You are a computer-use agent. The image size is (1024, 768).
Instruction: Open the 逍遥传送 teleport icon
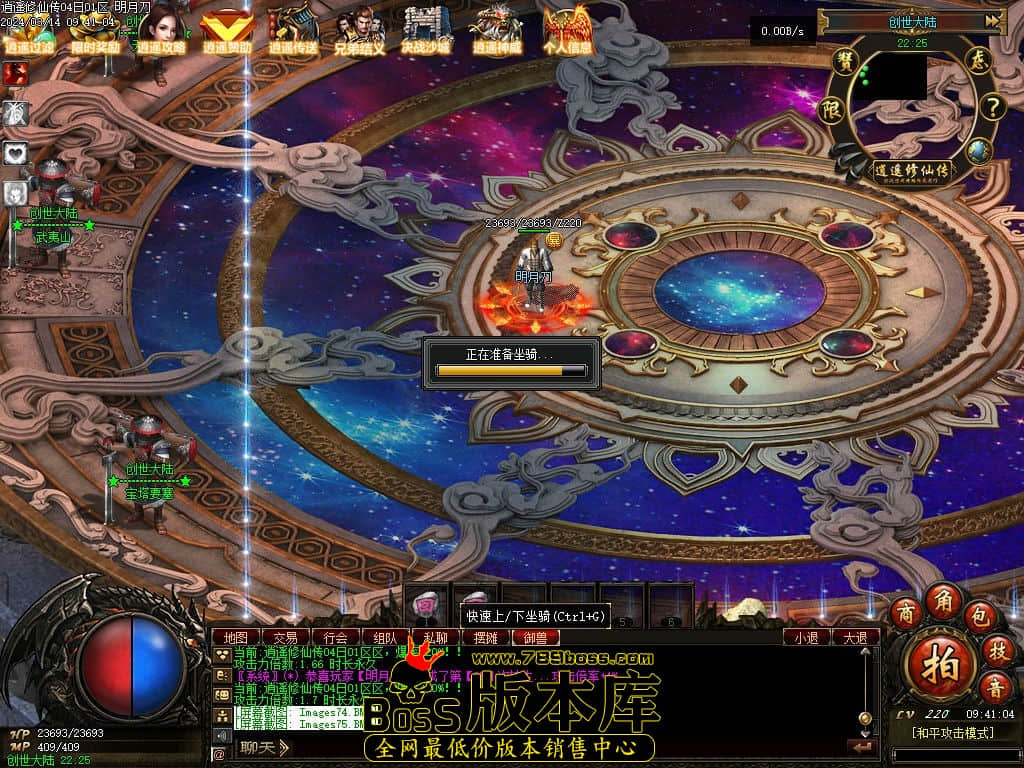(293, 30)
